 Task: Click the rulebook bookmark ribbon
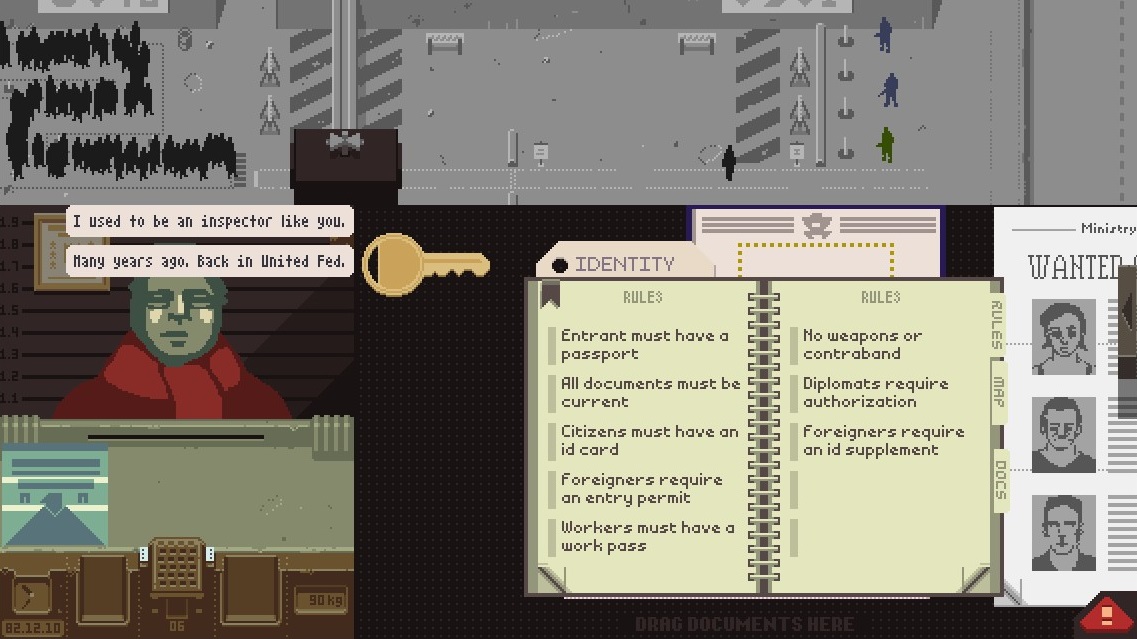pyautogui.click(x=549, y=294)
